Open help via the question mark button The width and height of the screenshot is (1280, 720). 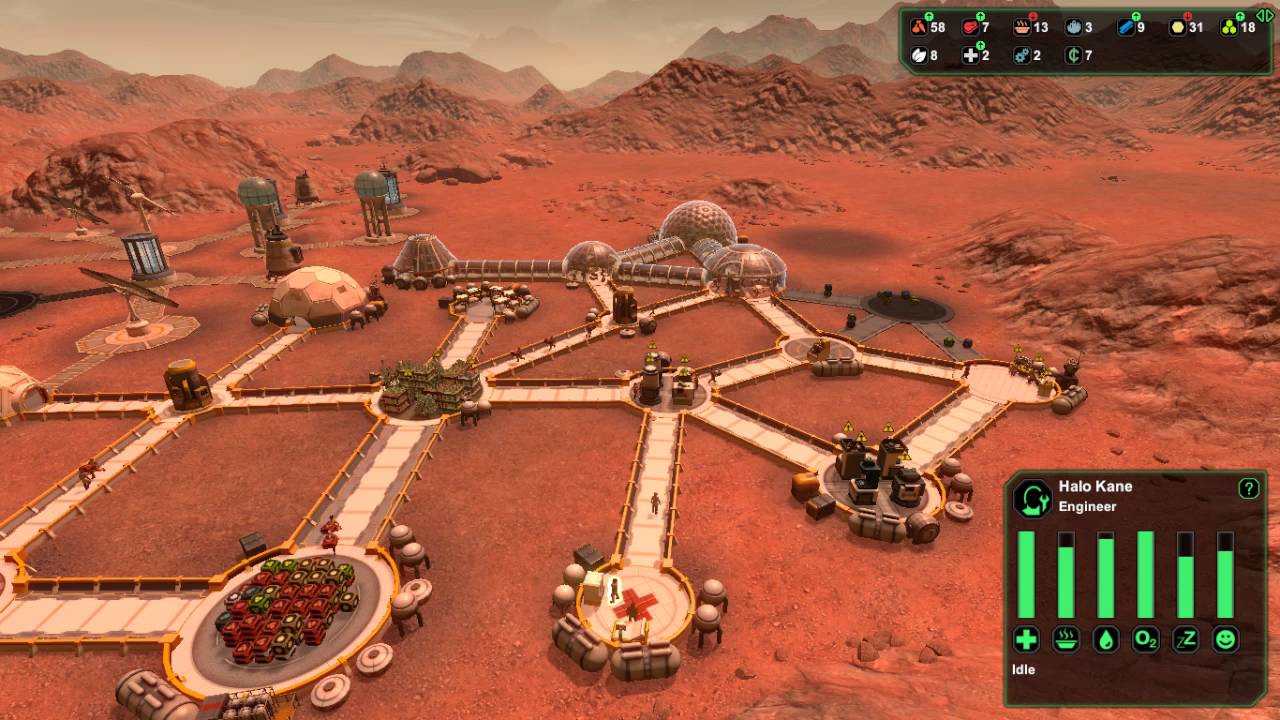click(1250, 488)
